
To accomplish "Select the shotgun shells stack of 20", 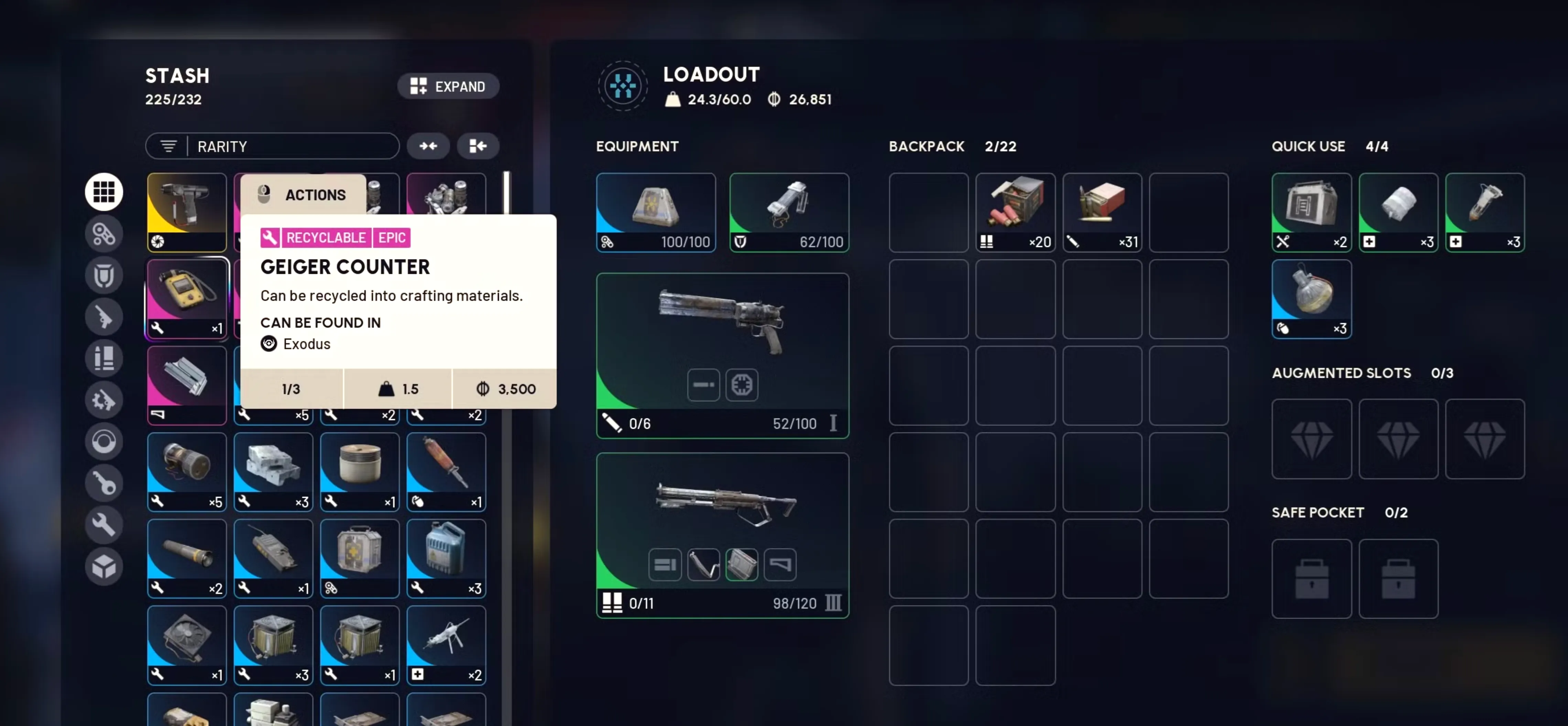I will coord(1015,212).
